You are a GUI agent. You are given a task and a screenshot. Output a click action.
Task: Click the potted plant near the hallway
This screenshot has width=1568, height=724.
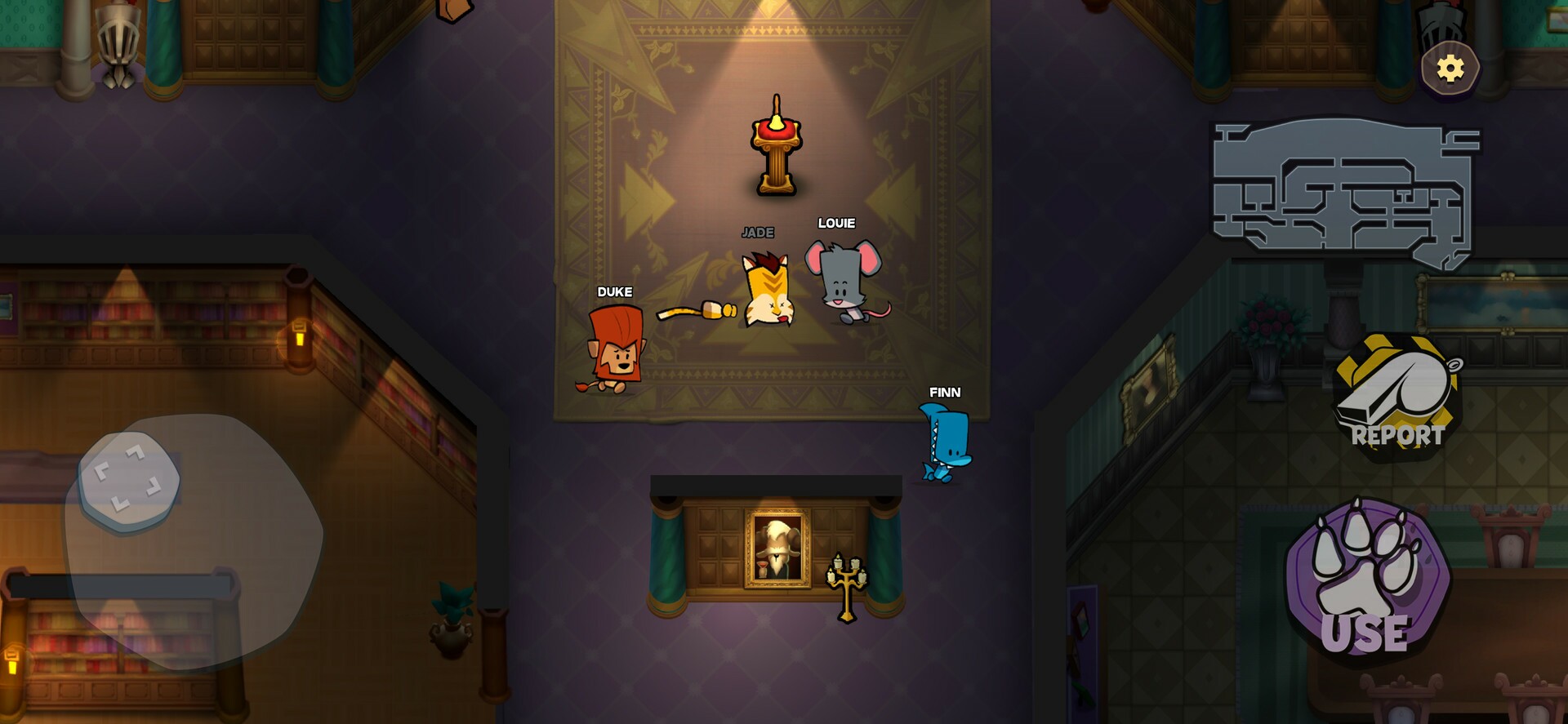coord(451,620)
